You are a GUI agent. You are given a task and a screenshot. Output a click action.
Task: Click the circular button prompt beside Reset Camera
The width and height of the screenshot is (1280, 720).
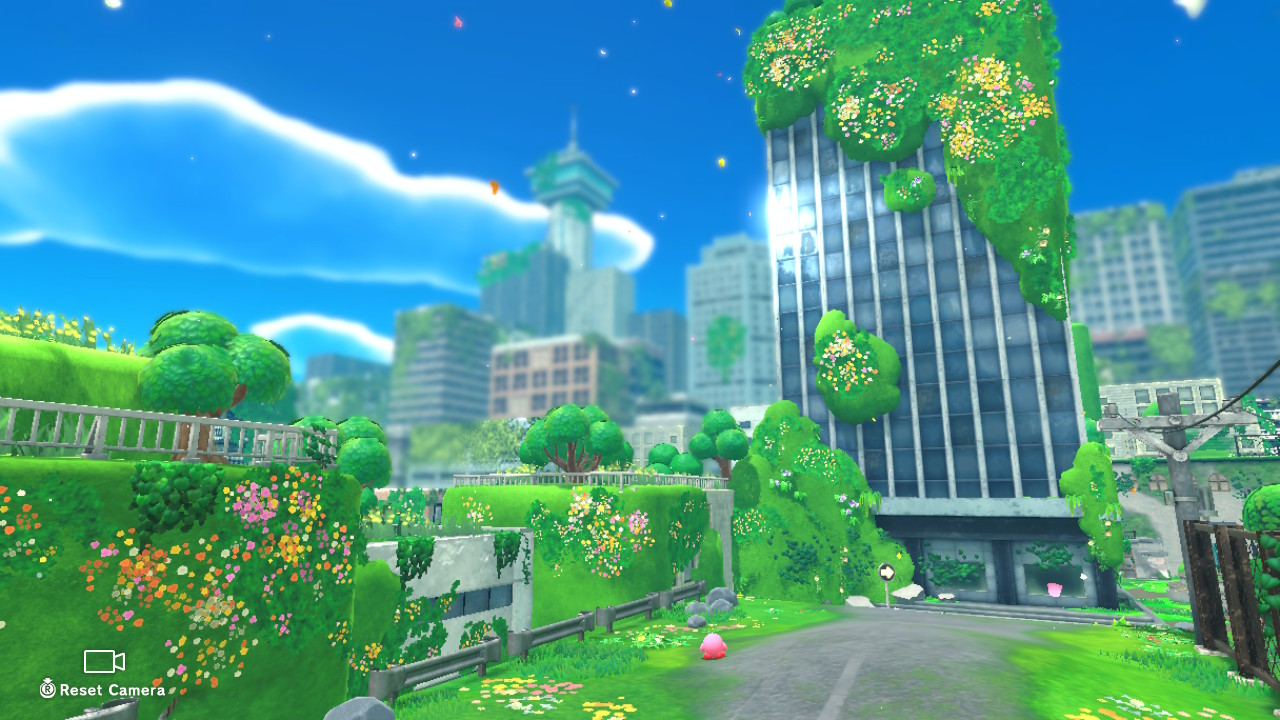point(48,690)
